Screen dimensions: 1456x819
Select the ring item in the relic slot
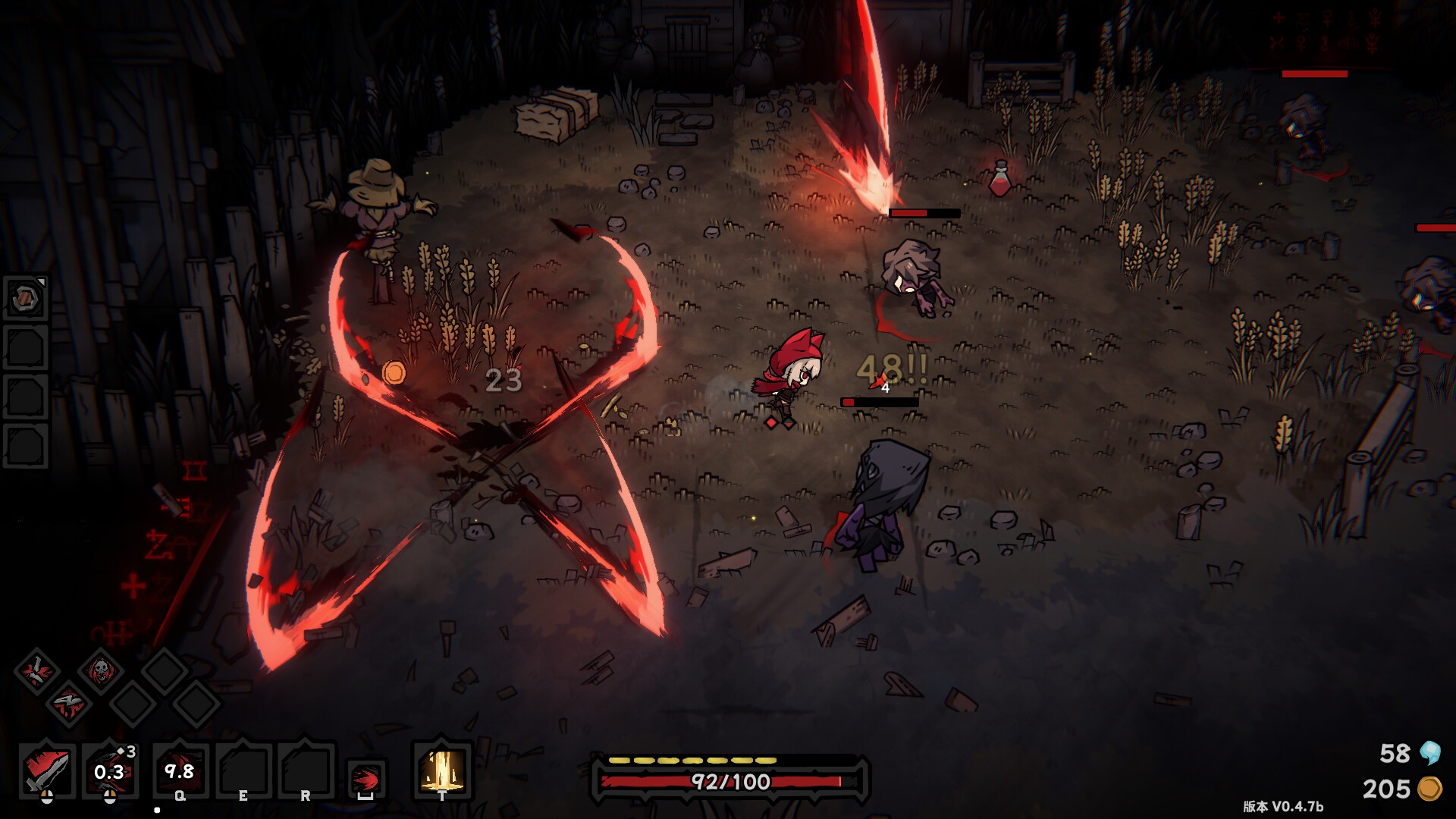pyautogui.click(x=26, y=298)
